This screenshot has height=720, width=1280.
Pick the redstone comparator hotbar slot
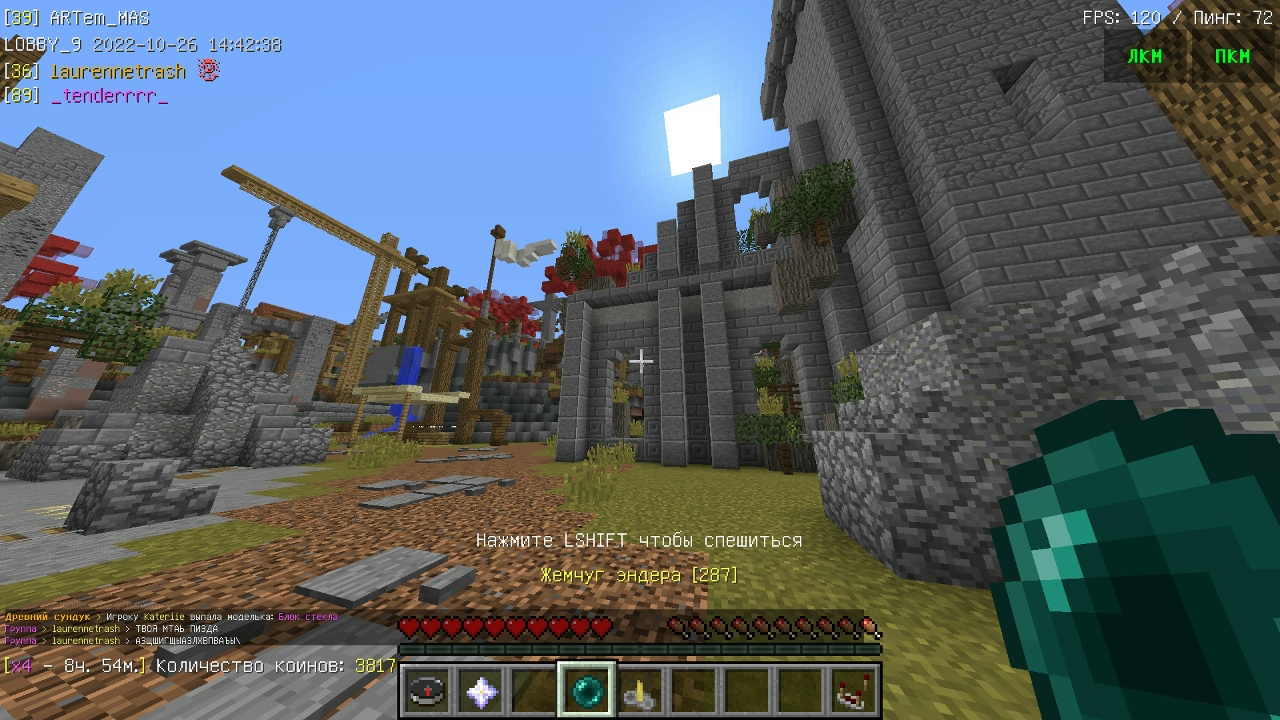(854, 691)
